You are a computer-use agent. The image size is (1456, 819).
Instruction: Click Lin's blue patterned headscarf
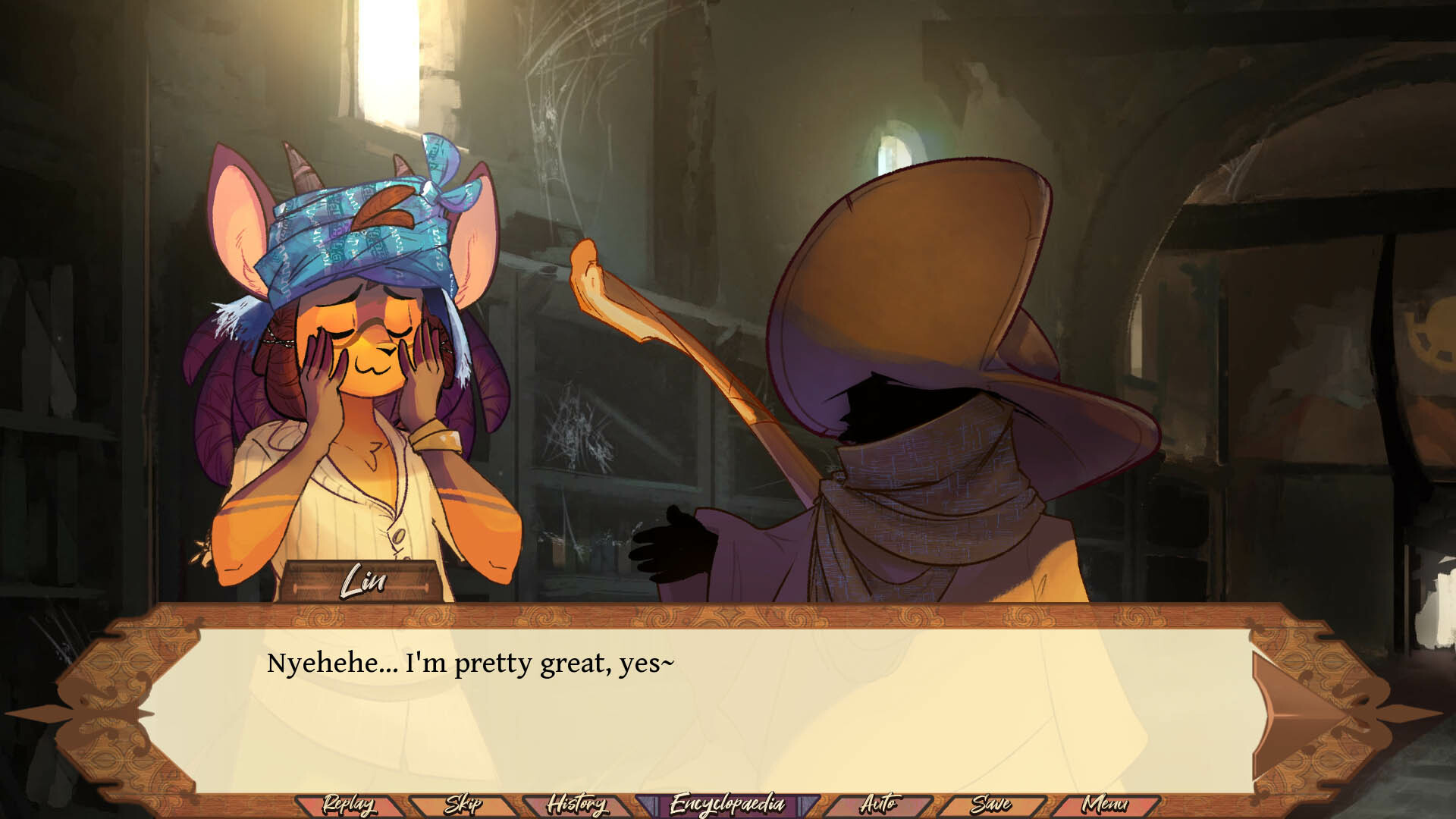pos(356,227)
